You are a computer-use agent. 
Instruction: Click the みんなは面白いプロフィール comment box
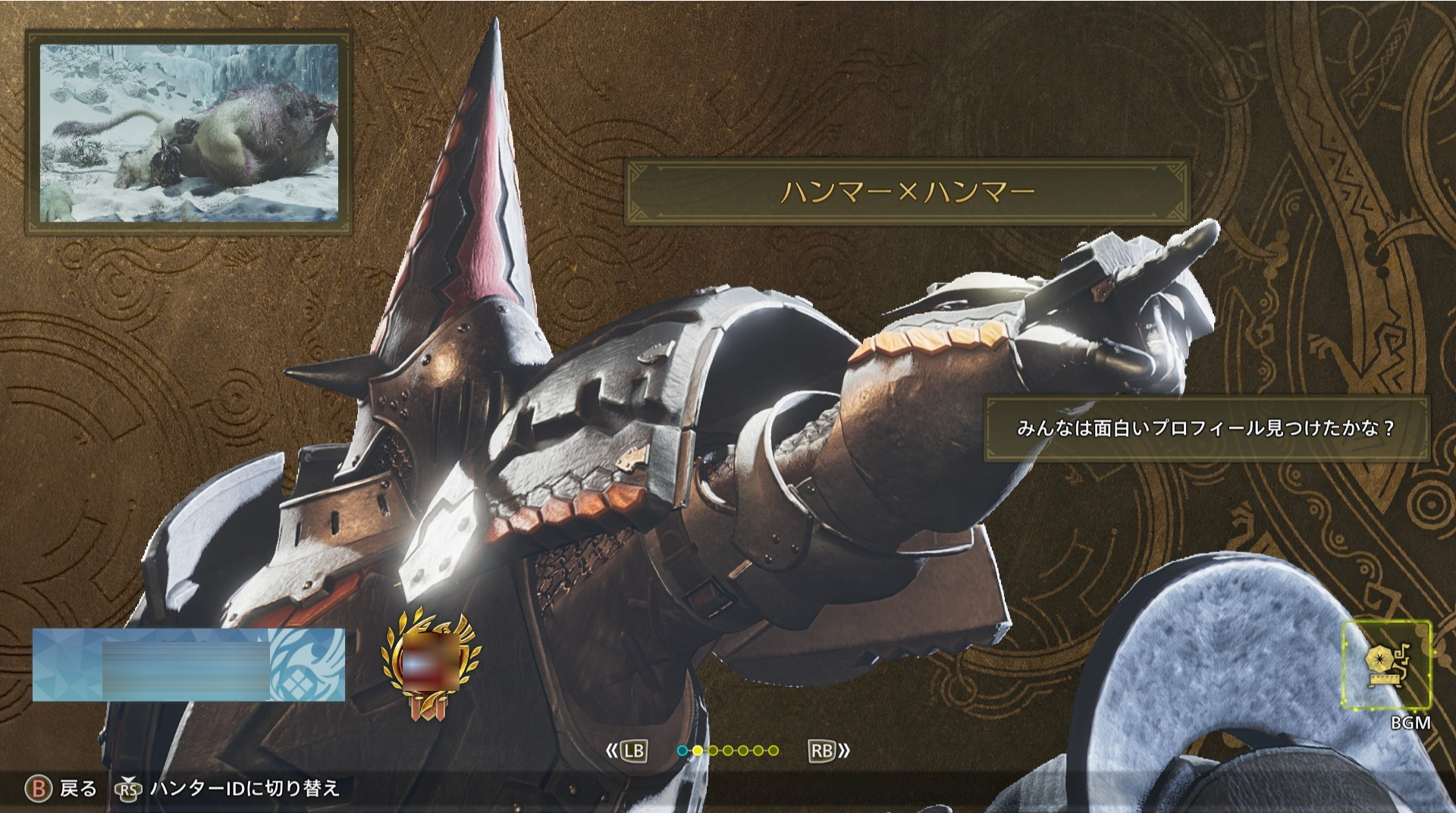(1206, 428)
